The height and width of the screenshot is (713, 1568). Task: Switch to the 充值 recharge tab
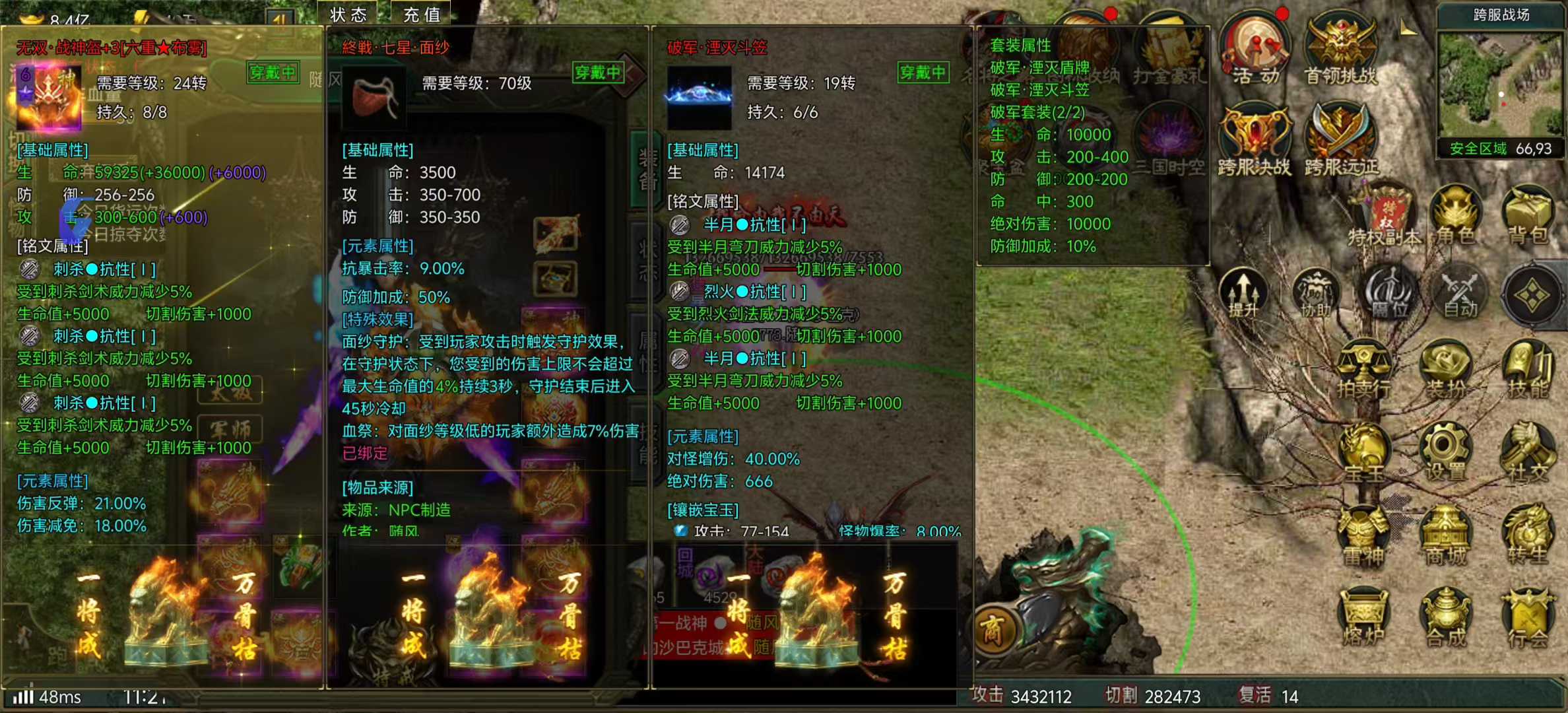(x=420, y=15)
